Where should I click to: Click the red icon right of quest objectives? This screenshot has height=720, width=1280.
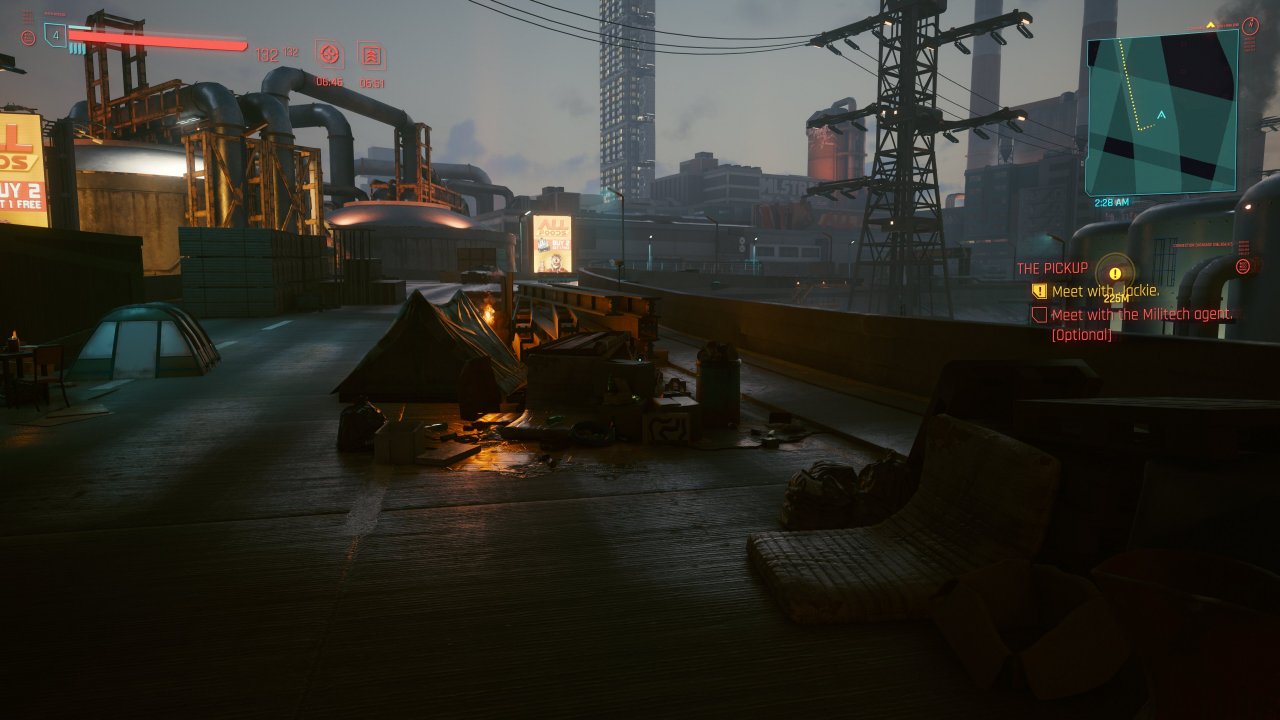point(1244,267)
